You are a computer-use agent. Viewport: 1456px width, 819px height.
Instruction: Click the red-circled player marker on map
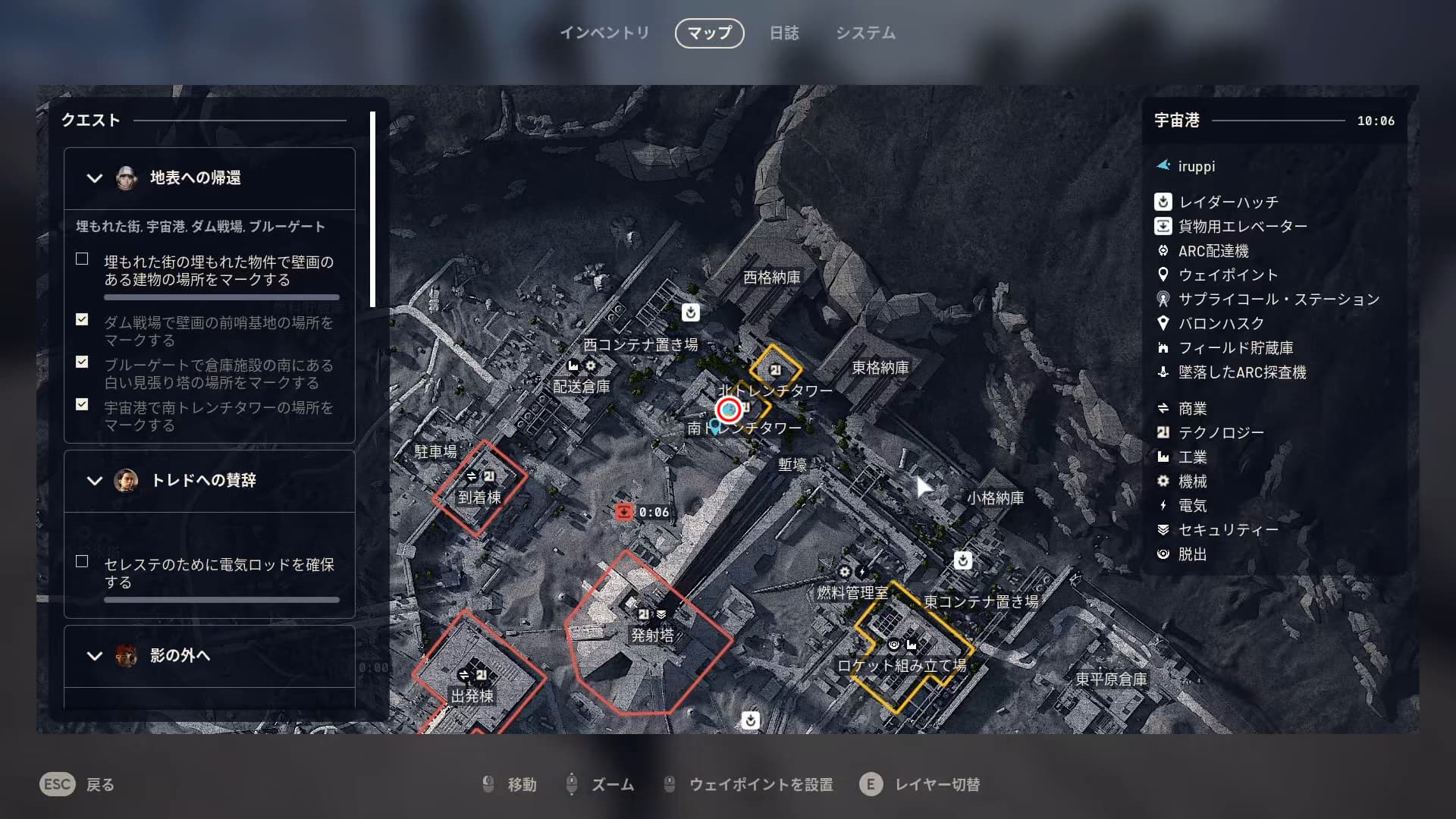[x=729, y=409]
